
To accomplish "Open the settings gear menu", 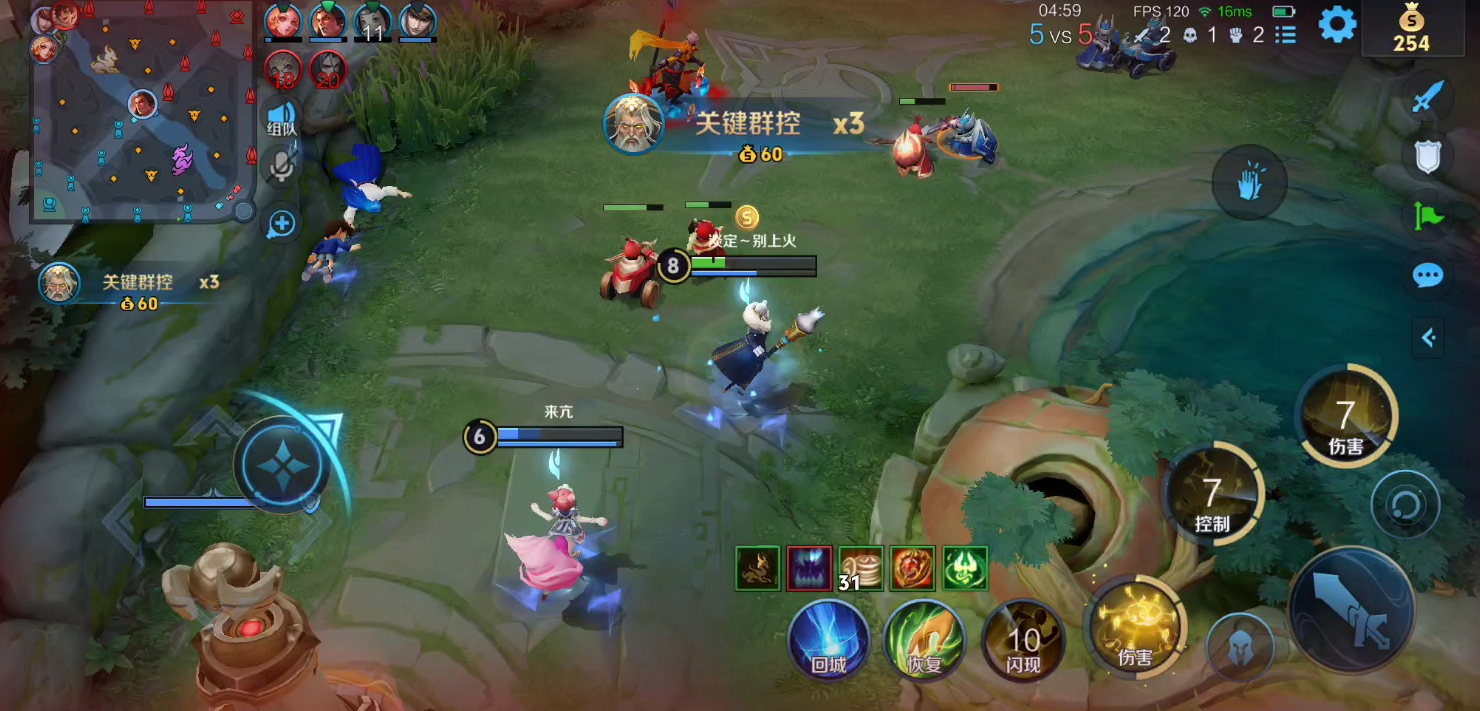I will click(1337, 25).
